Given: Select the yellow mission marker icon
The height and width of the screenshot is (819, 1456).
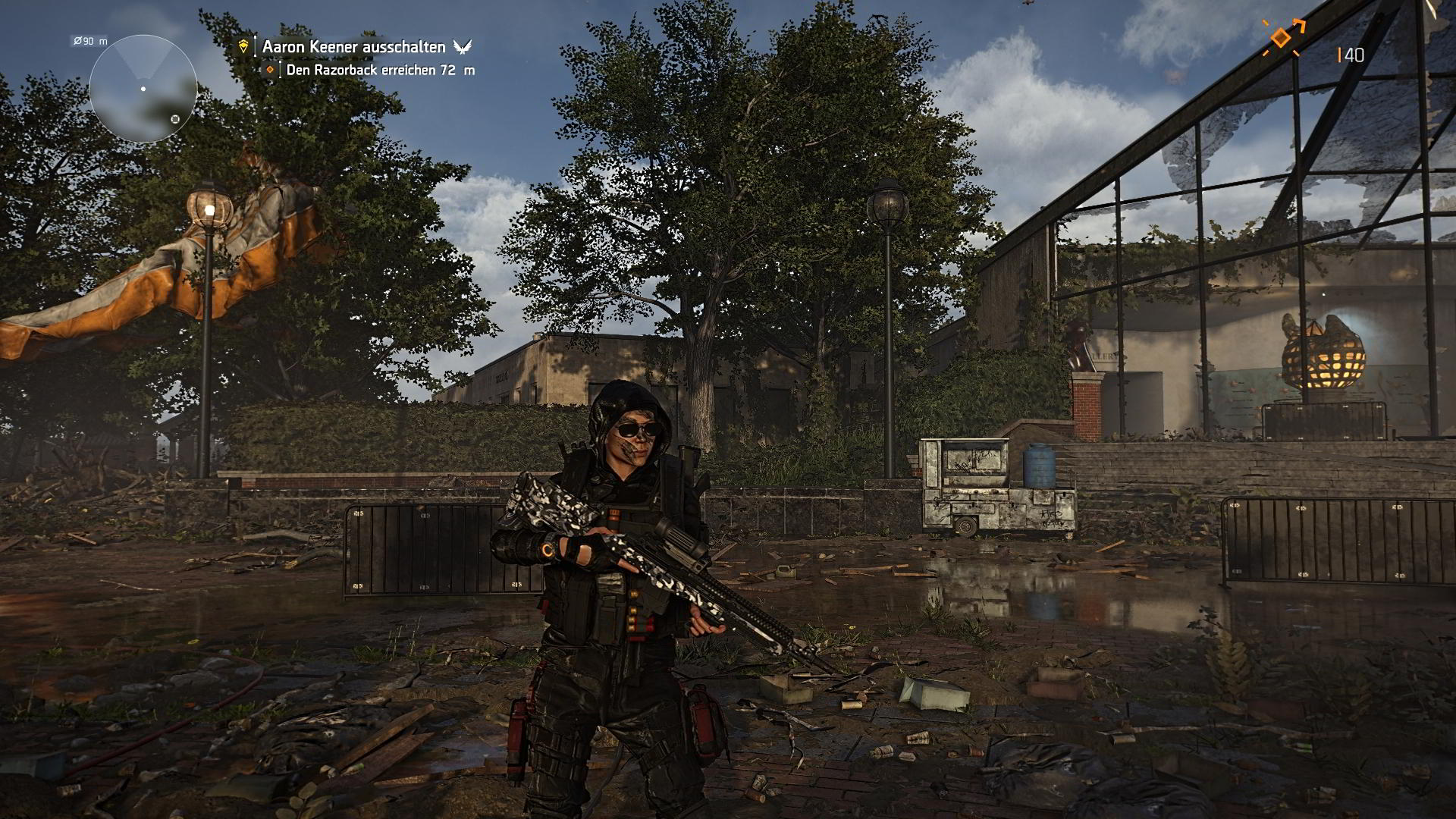Looking at the screenshot, I should [243, 45].
